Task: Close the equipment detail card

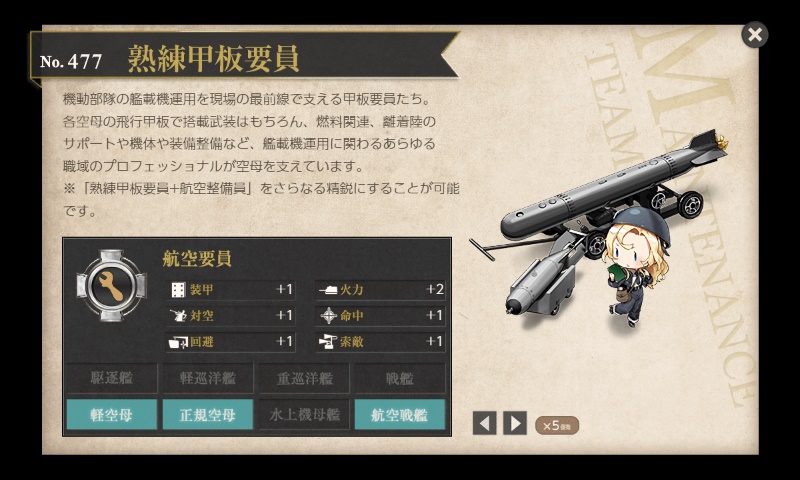Action: point(755,35)
